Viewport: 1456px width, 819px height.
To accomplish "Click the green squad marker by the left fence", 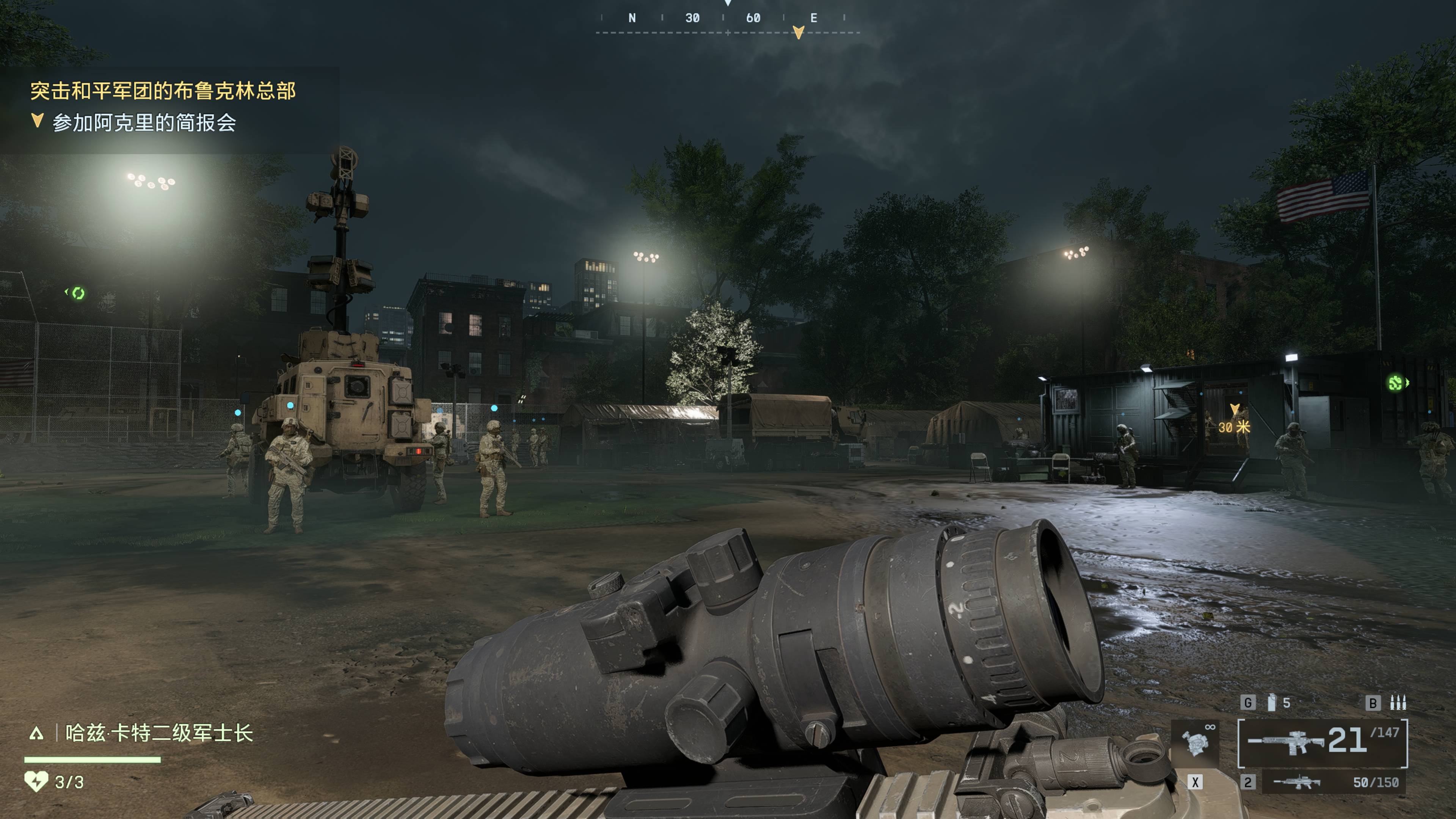I will (x=77, y=293).
